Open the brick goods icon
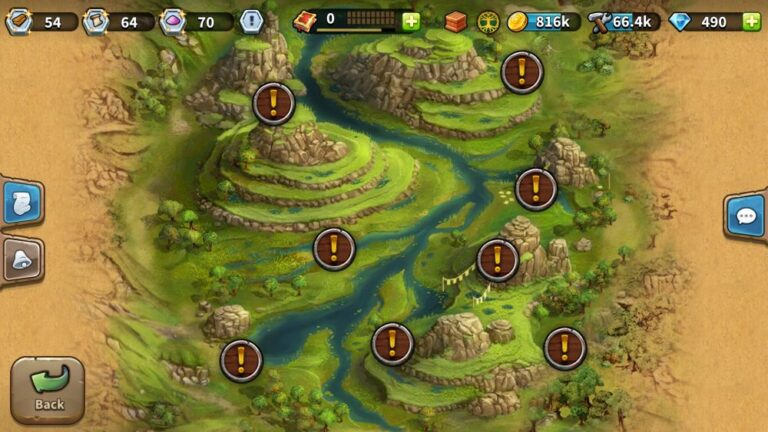768x432 pixels. (456, 21)
